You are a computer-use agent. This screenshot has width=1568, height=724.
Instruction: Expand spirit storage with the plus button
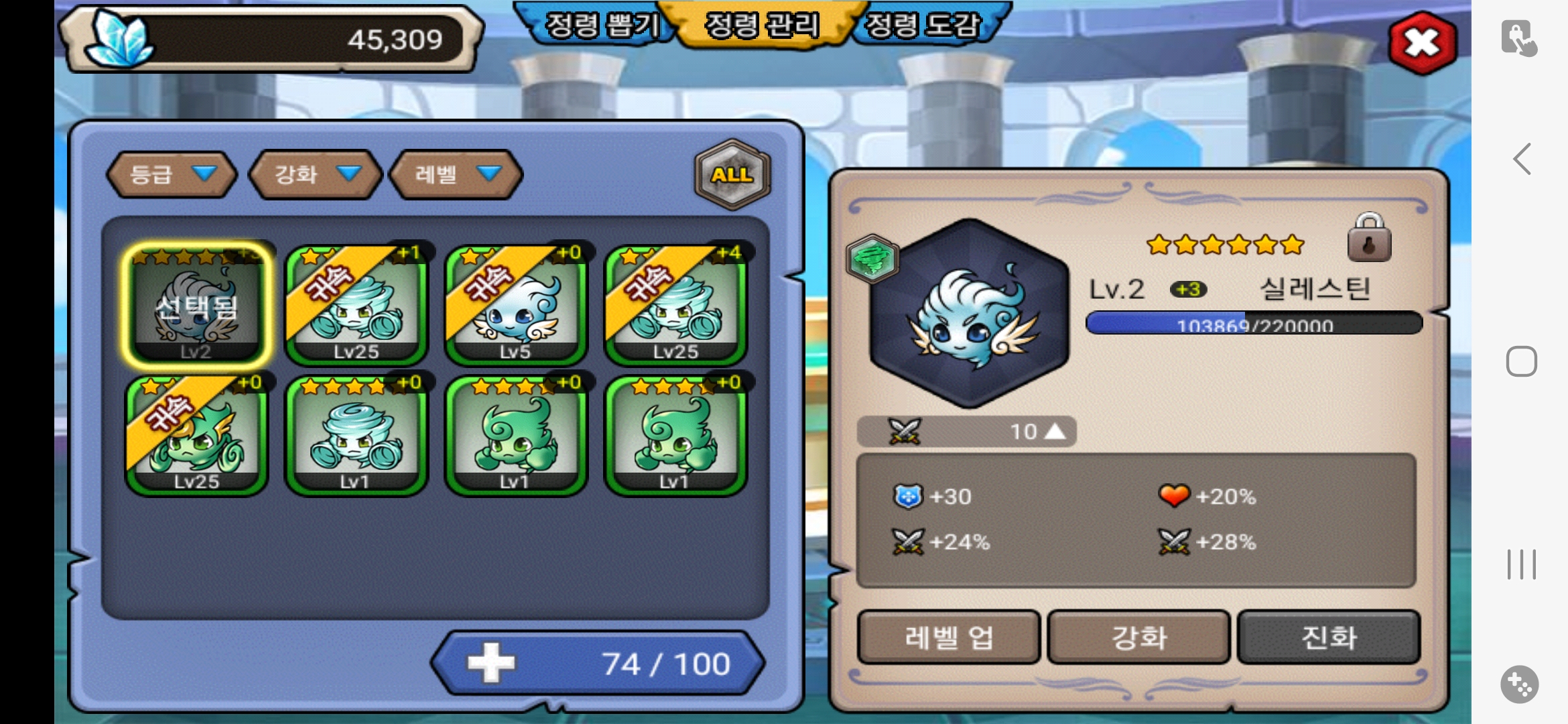tap(491, 663)
